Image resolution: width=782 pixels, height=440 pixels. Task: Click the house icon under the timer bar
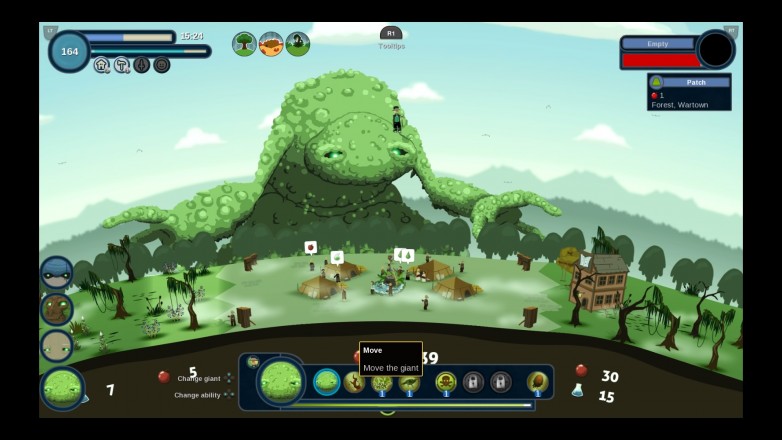(101, 65)
